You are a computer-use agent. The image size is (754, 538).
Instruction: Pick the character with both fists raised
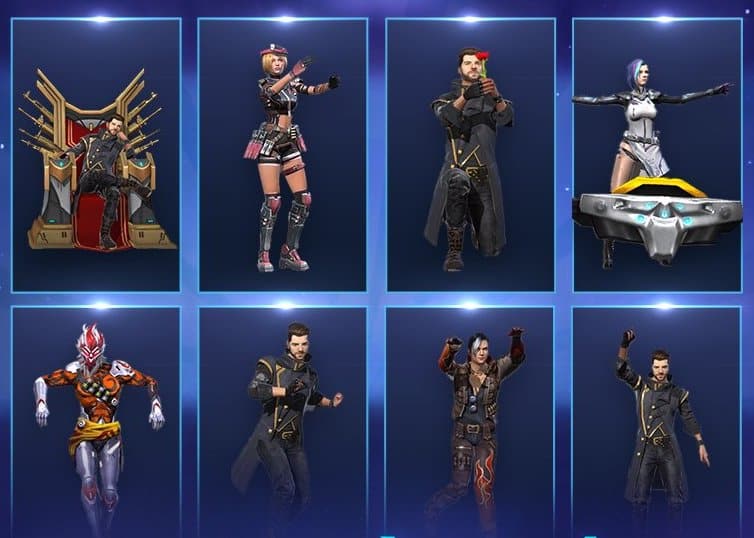point(470,420)
